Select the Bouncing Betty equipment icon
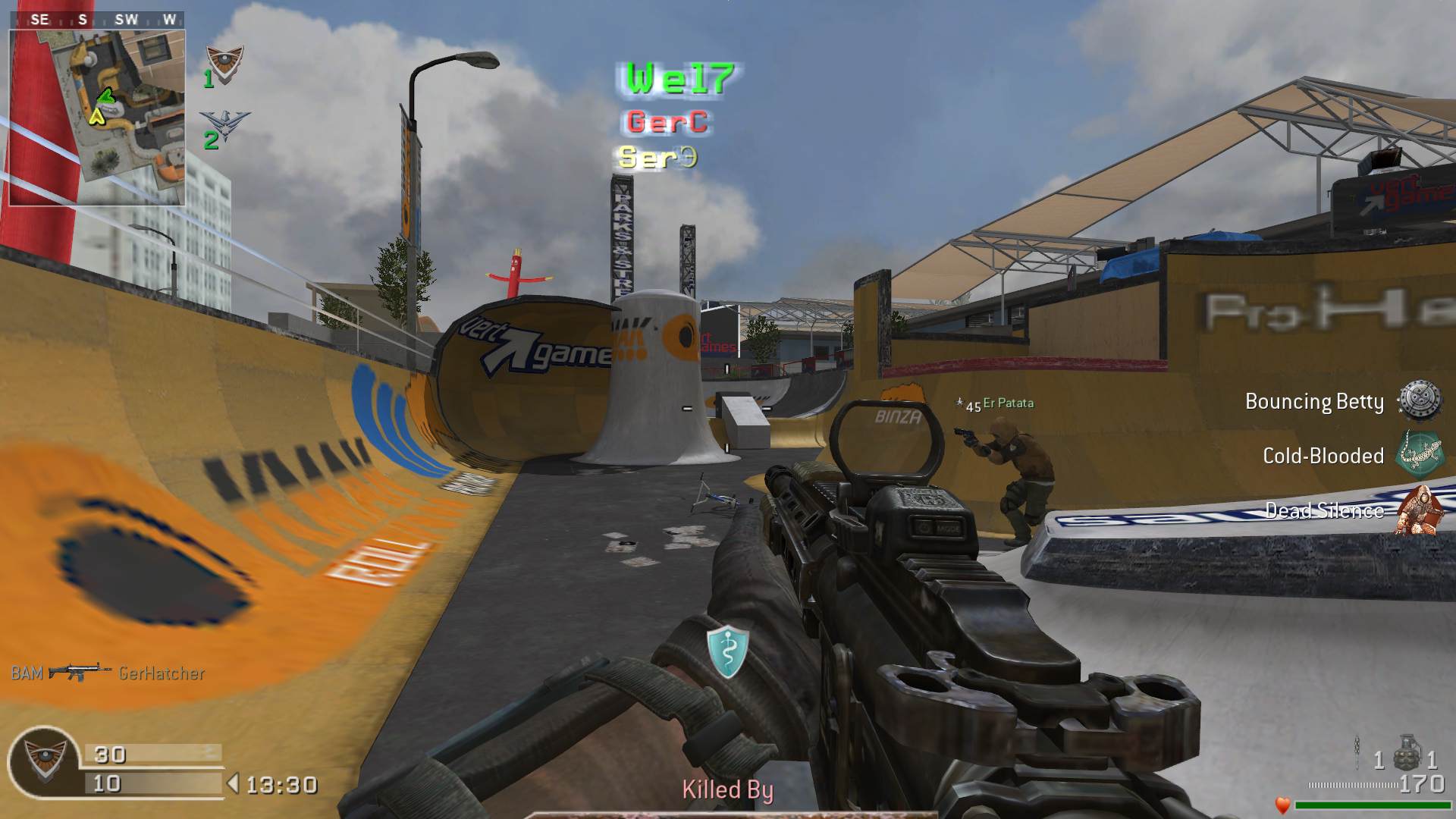The width and height of the screenshot is (1456, 819). (x=1419, y=400)
